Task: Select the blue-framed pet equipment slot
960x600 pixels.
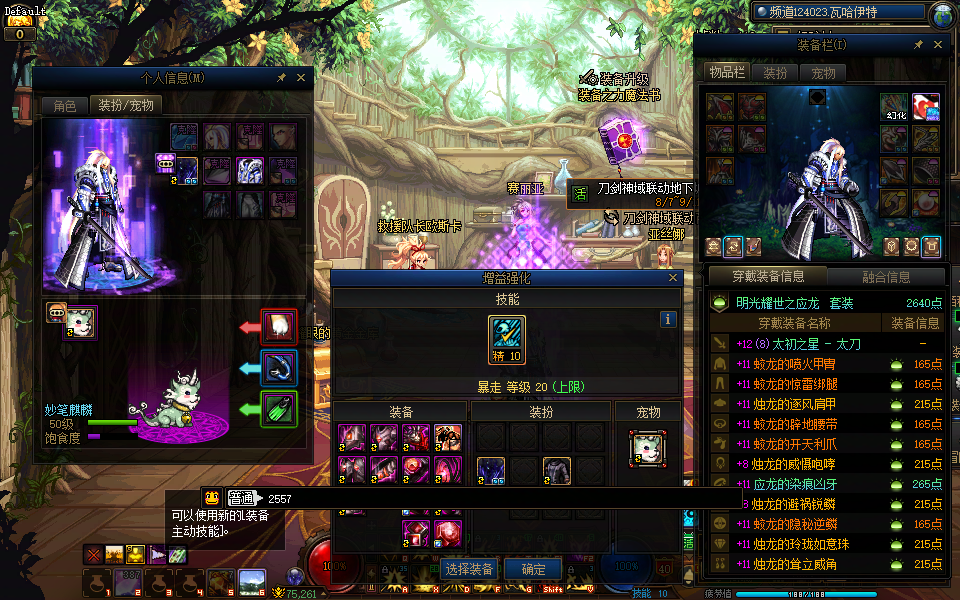Action: pyautogui.click(x=279, y=368)
